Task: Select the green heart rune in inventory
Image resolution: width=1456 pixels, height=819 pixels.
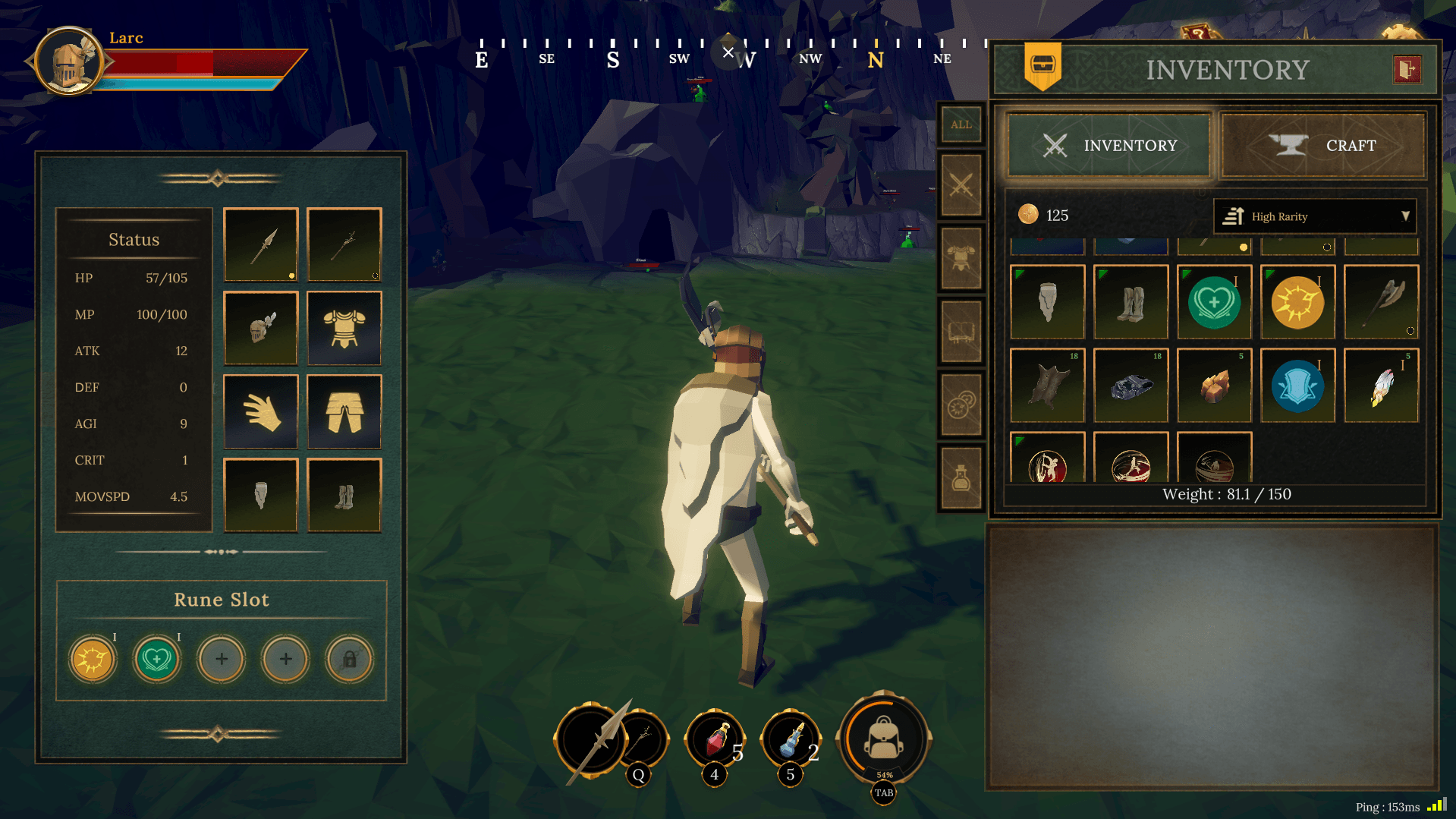Action: (1214, 302)
